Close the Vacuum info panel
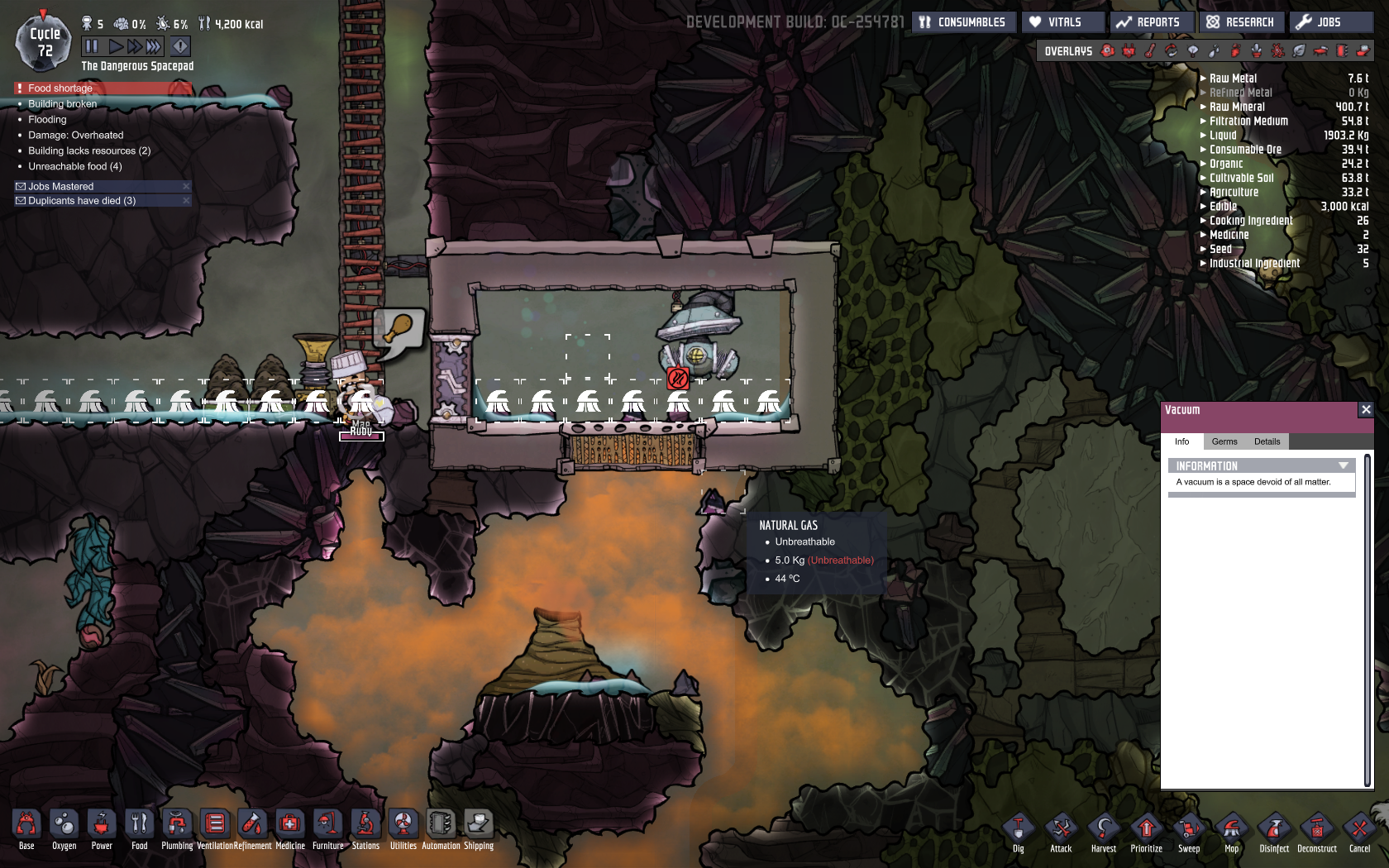 coord(1366,410)
